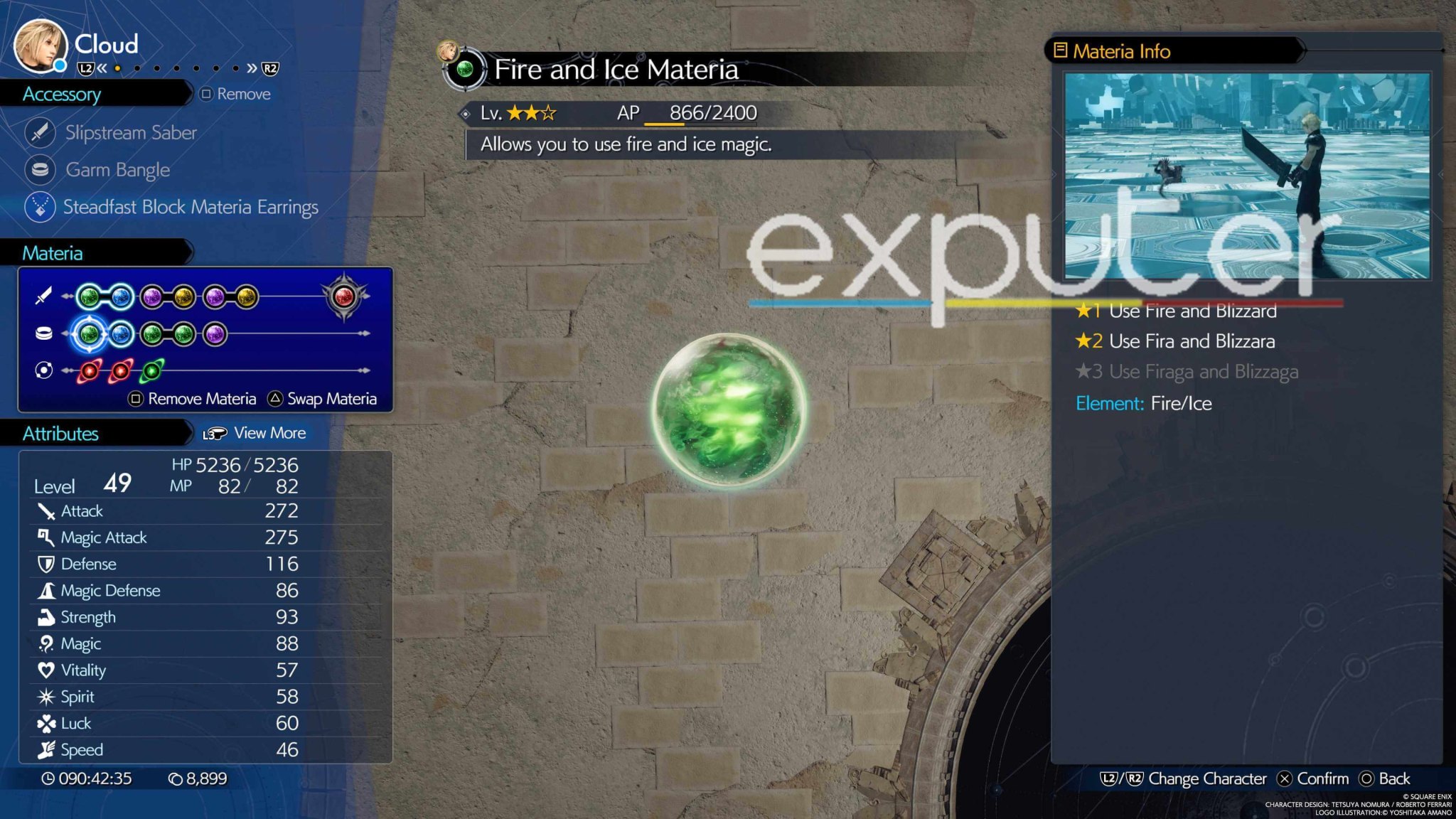
Task: Select the Garm Bangle armor icon
Action: tap(41, 170)
